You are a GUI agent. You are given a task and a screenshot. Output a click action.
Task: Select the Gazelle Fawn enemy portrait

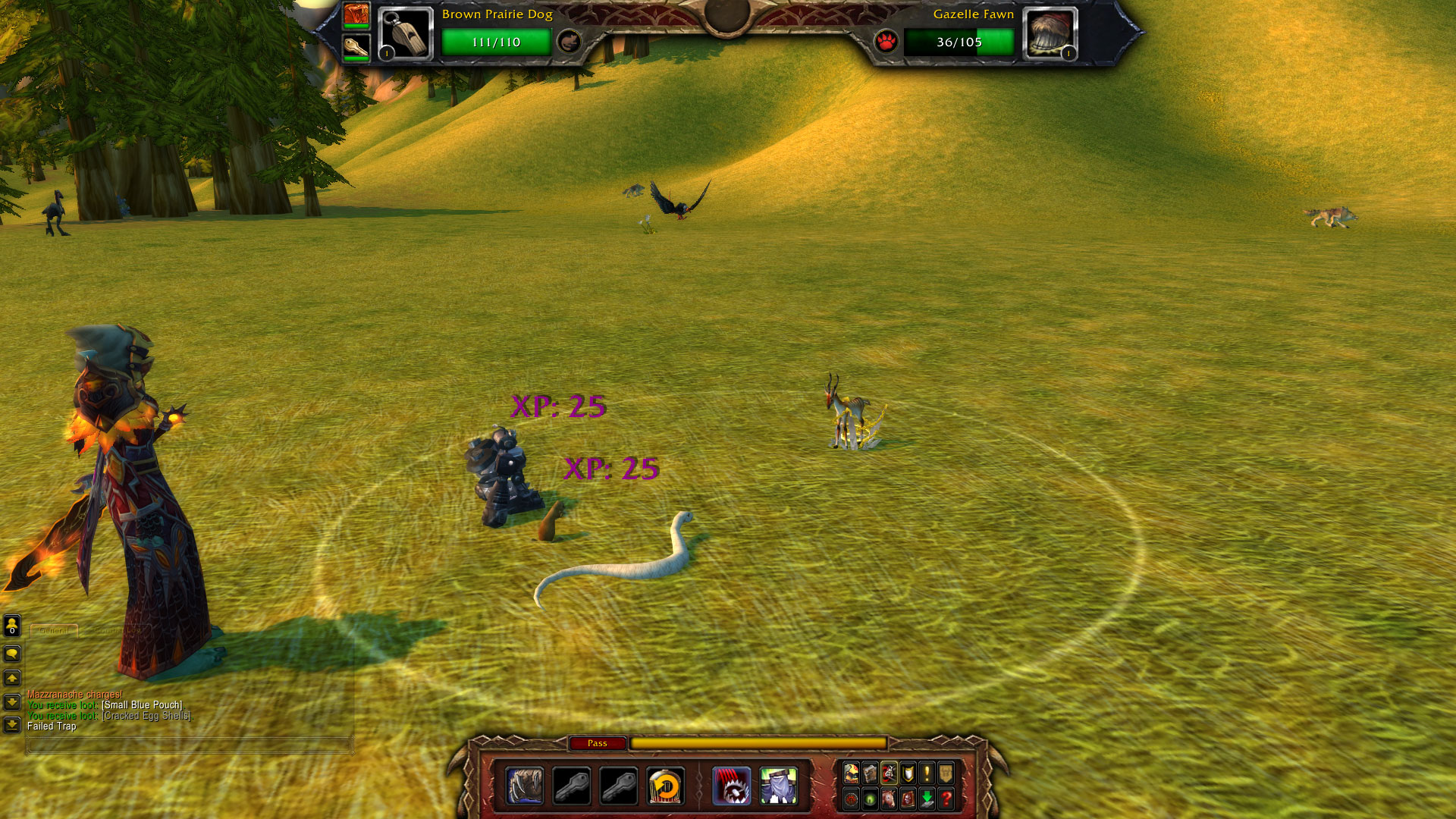pyautogui.click(x=1050, y=34)
